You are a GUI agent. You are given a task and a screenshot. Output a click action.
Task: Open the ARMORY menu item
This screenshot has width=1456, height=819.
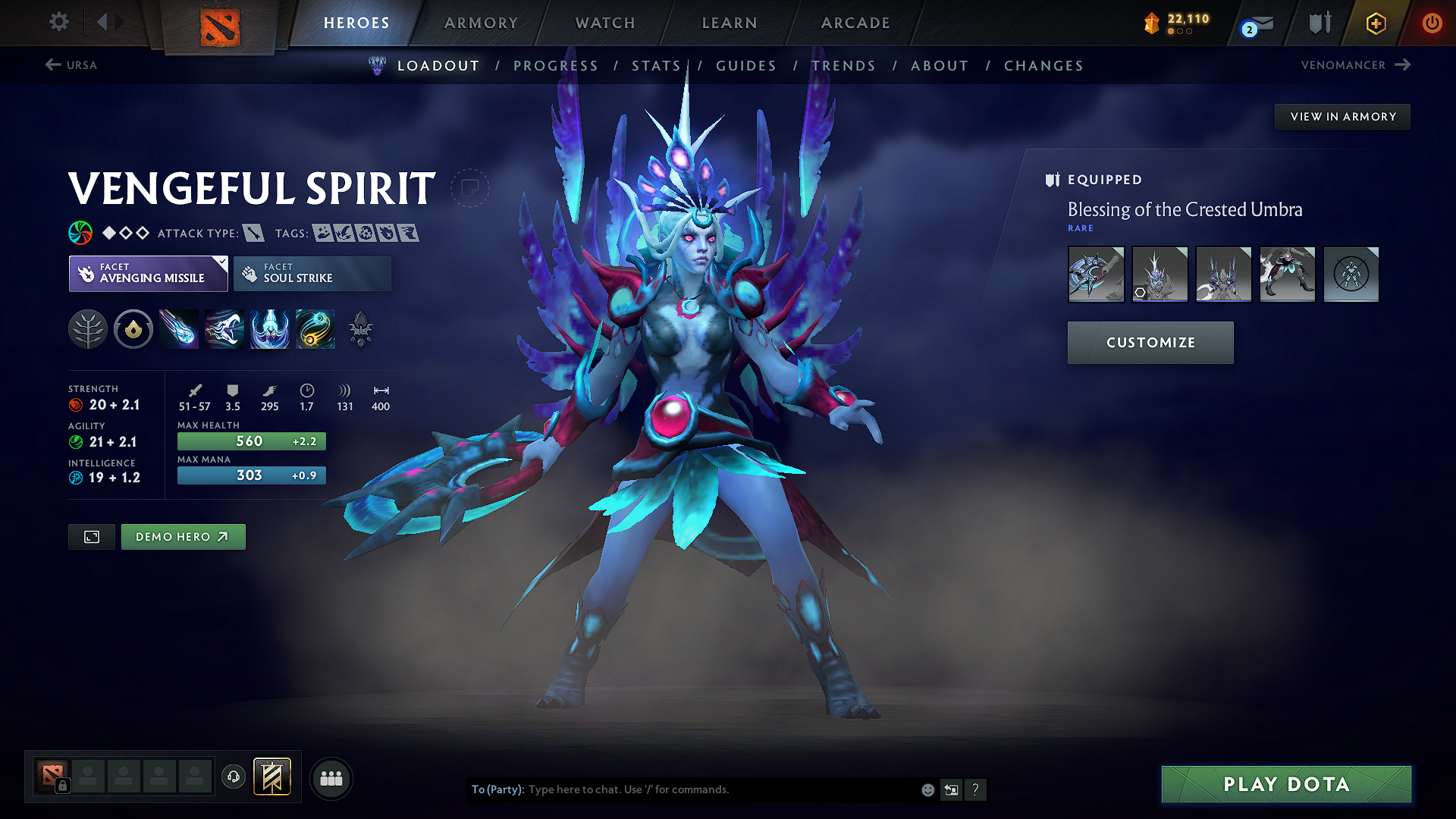480,23
